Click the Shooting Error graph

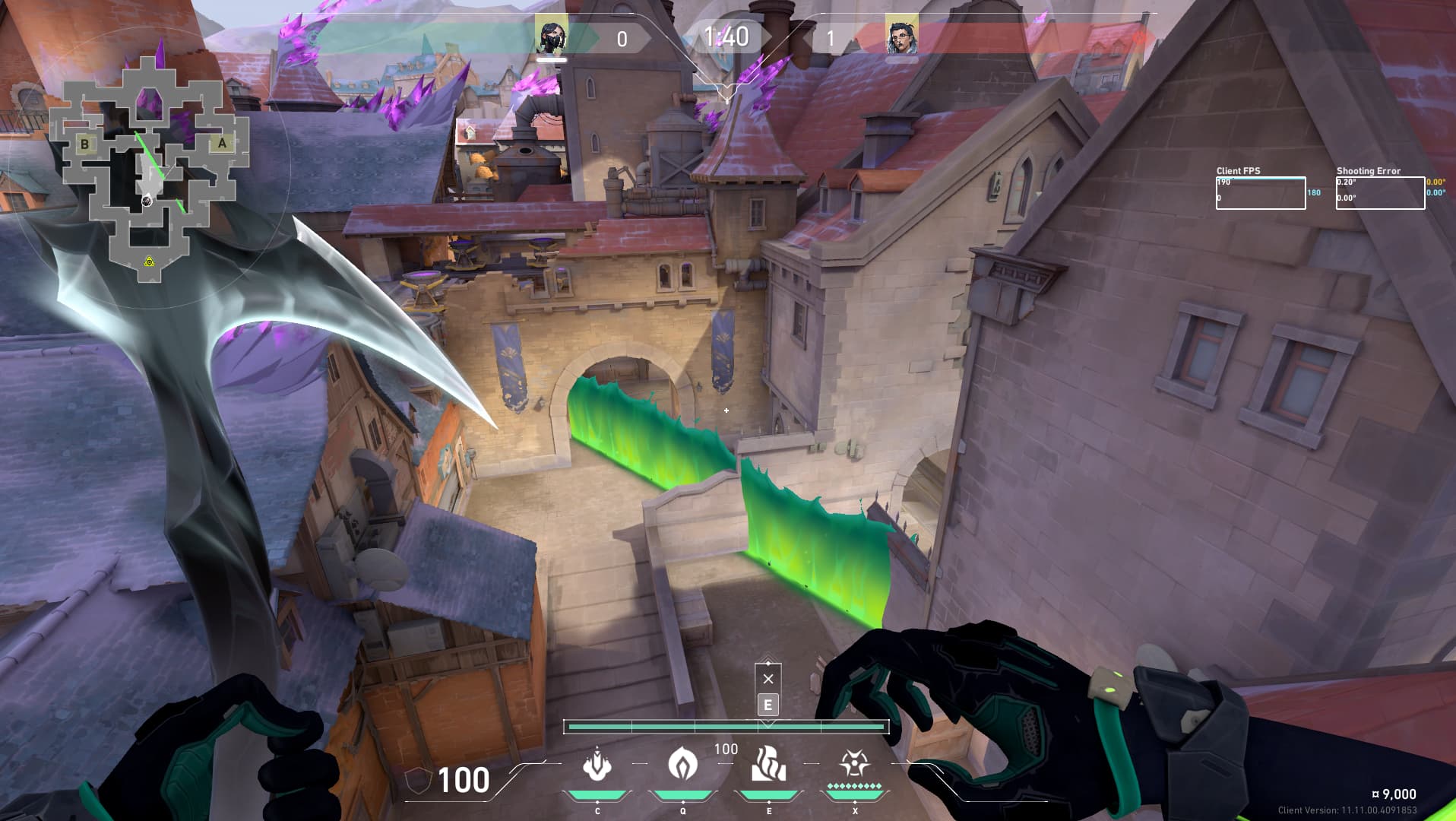pyautogui.click(x=1379, y=193)
